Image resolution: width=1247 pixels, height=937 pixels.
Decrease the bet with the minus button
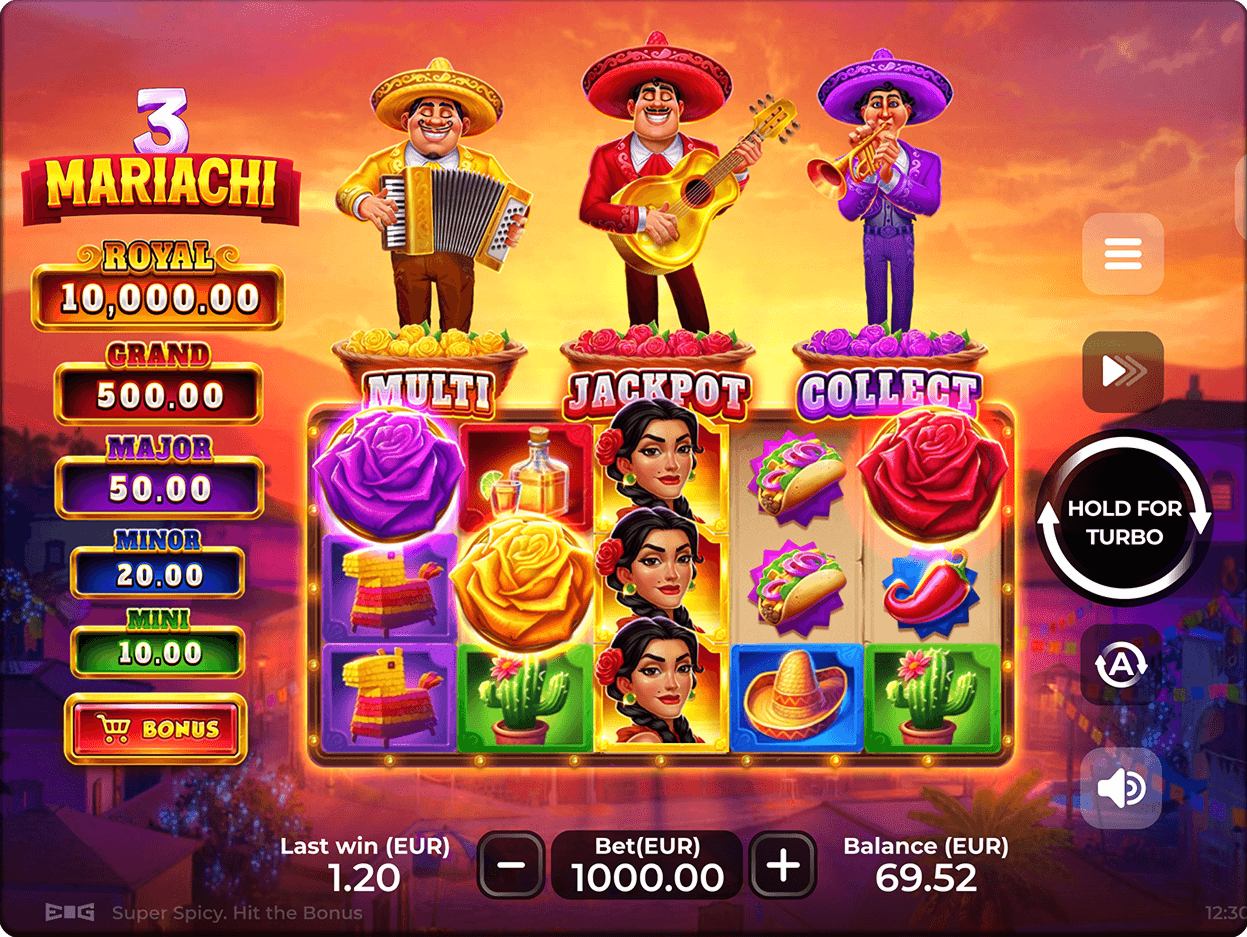(511, 864)
